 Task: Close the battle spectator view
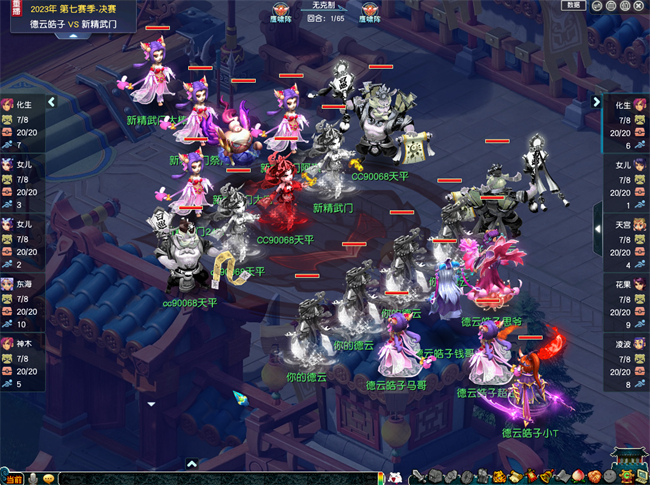[636, 5]
